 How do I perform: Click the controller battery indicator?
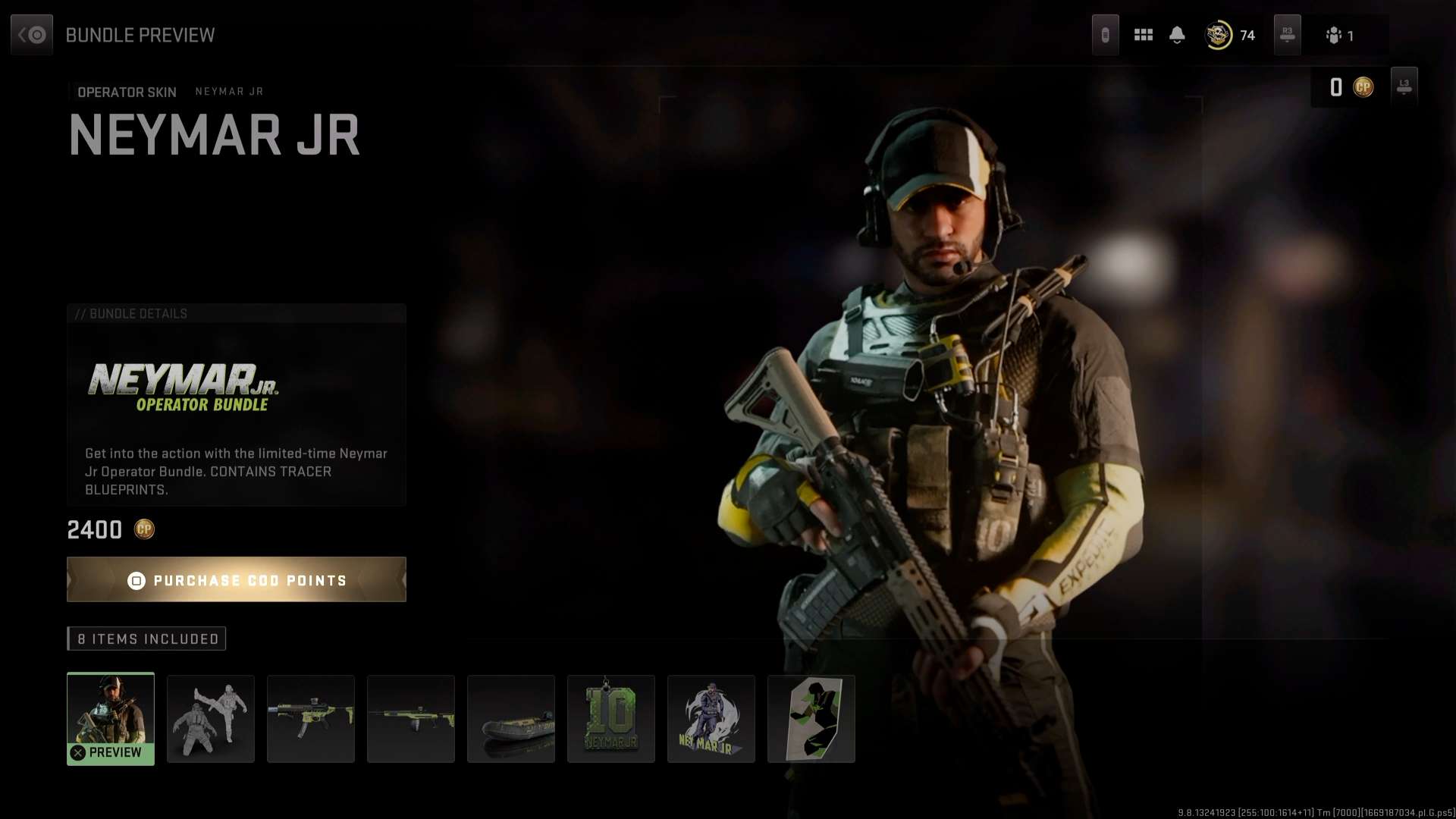point(1106,35)
